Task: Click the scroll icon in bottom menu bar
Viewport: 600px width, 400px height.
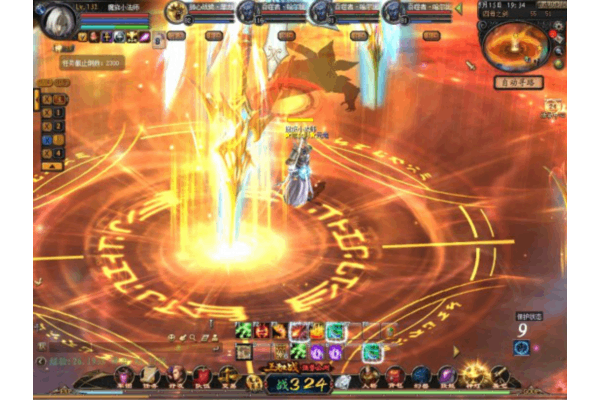Action: [x=149, y=376]
